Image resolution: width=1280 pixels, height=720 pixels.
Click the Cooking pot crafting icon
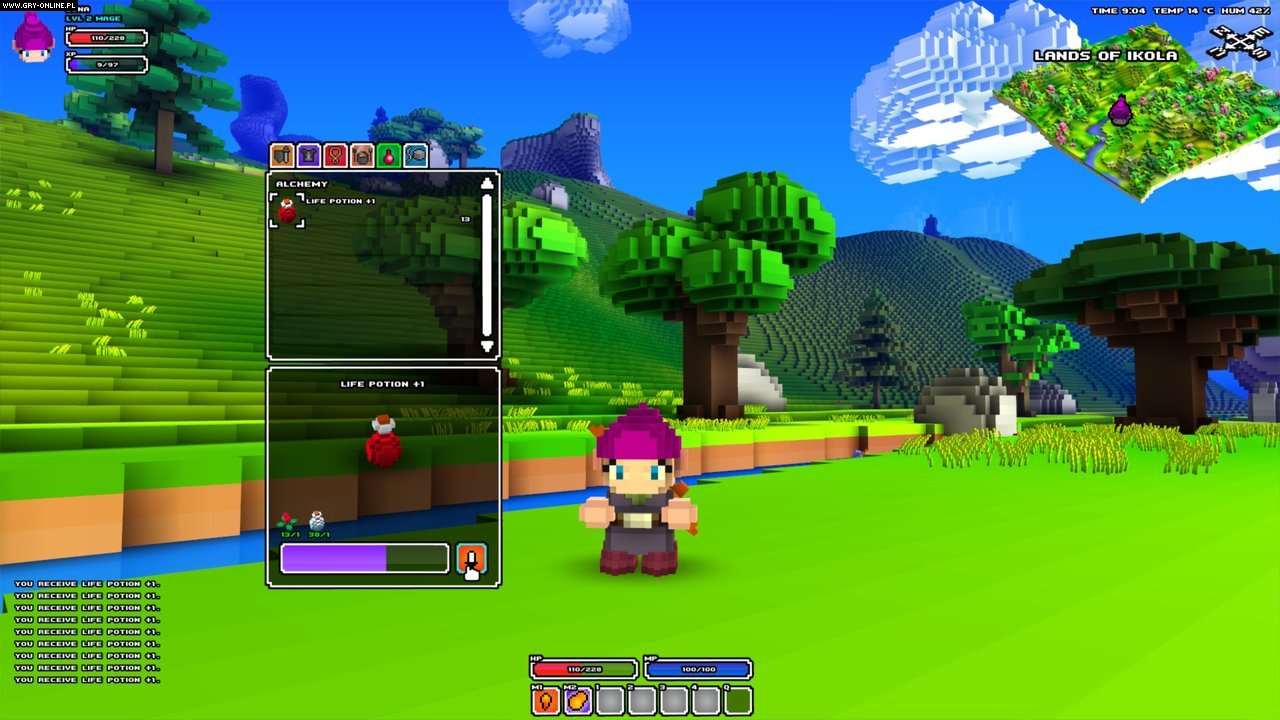pos(362,155)
